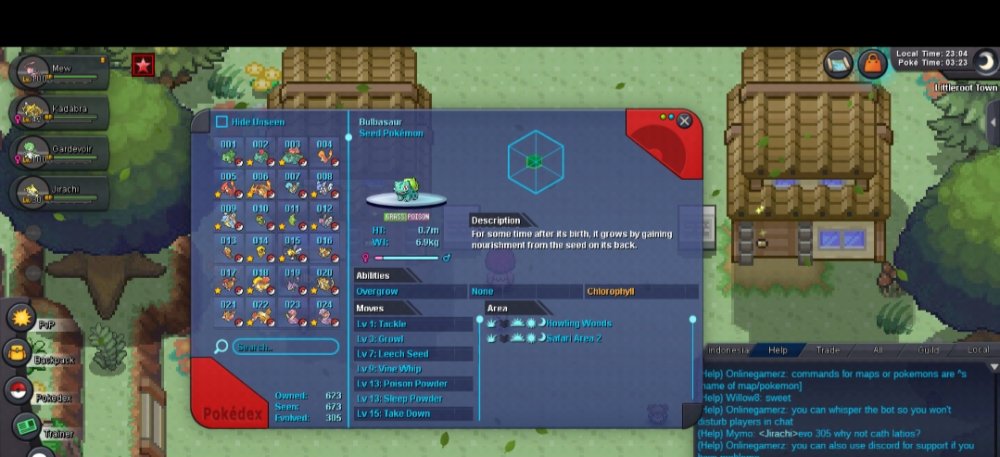
Task: Select the Leech Seed move row
Action: tap(414, 354)
